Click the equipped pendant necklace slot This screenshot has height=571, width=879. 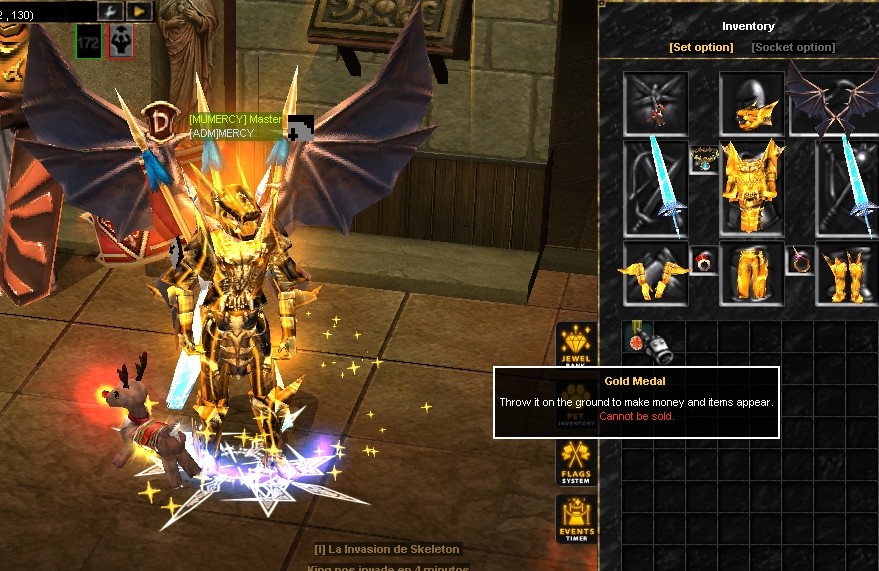pyautogui.click(x=703, y=158)
